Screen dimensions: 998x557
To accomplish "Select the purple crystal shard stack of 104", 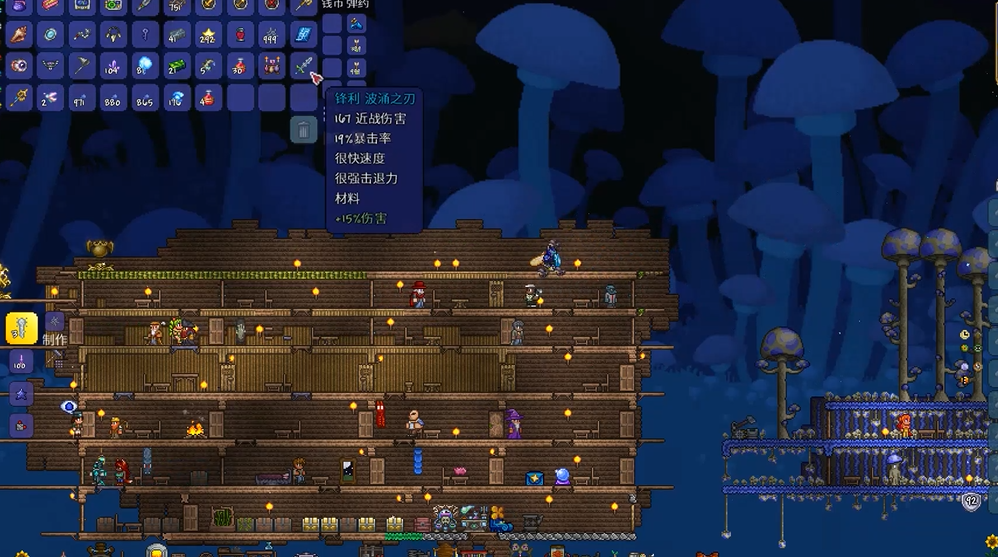I will tap(113, 66).
